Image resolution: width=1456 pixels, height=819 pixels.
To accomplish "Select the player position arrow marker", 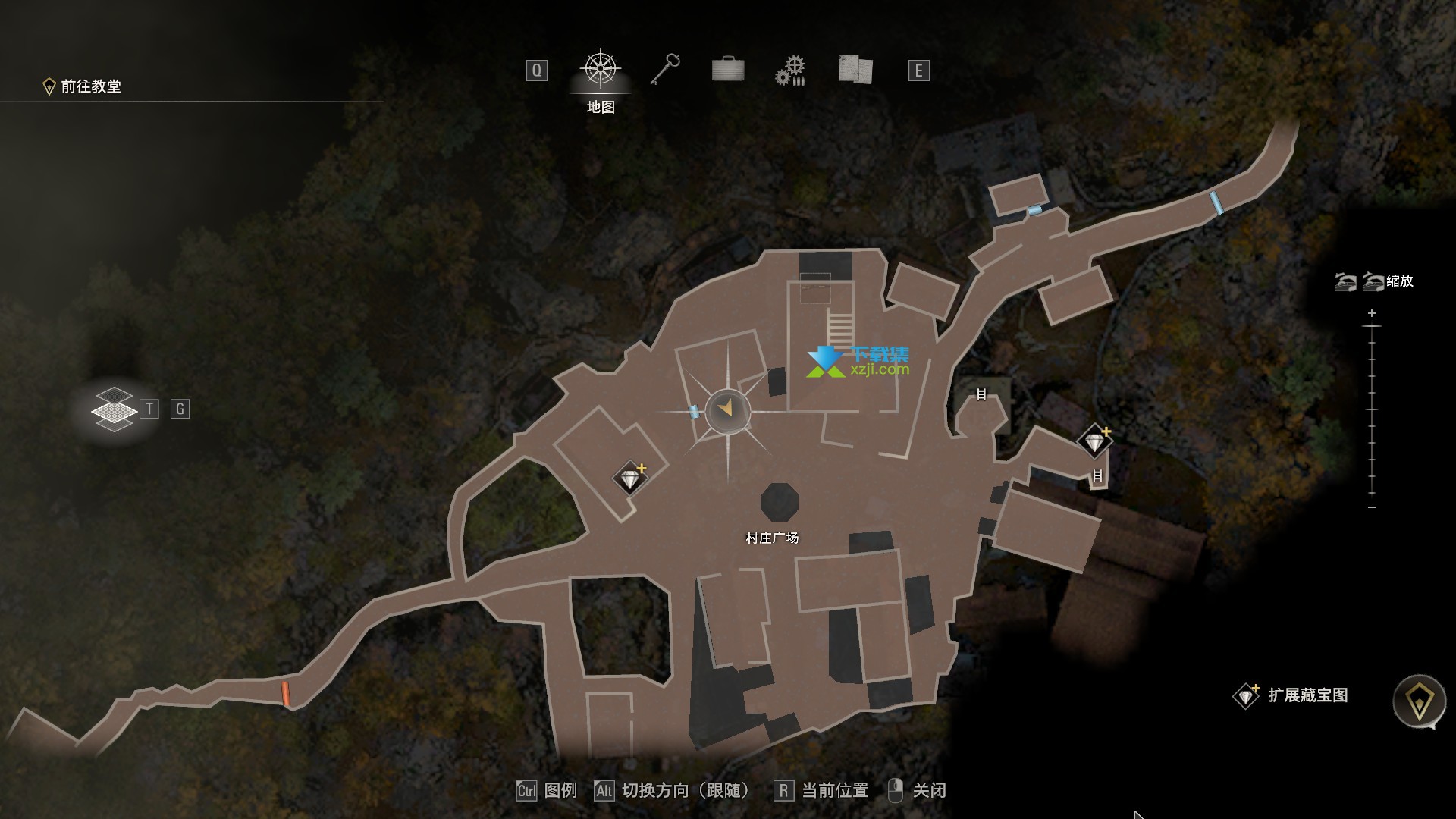I will point(727,409).
